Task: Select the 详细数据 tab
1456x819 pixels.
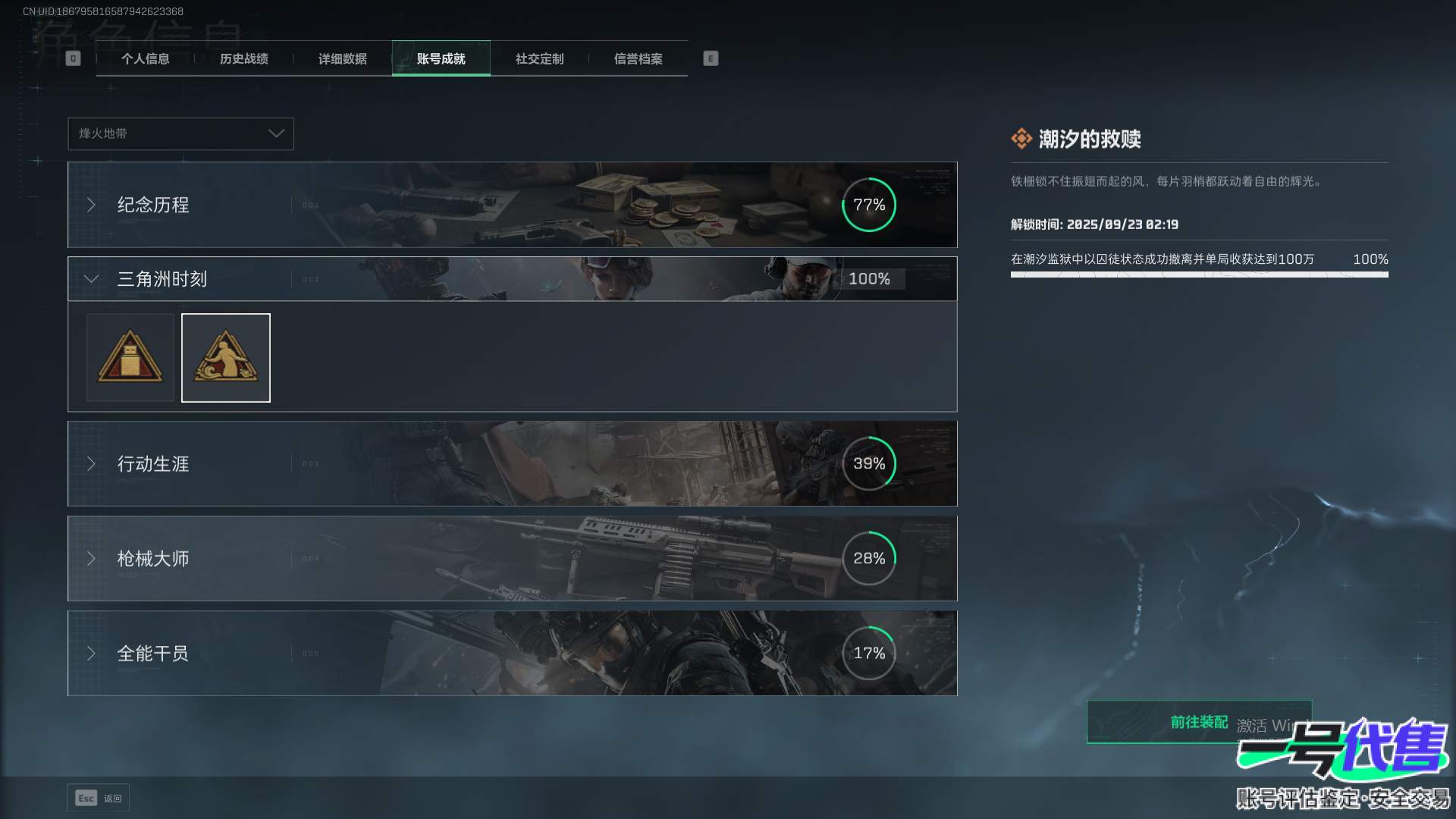Action: click(x=343, y=59)
